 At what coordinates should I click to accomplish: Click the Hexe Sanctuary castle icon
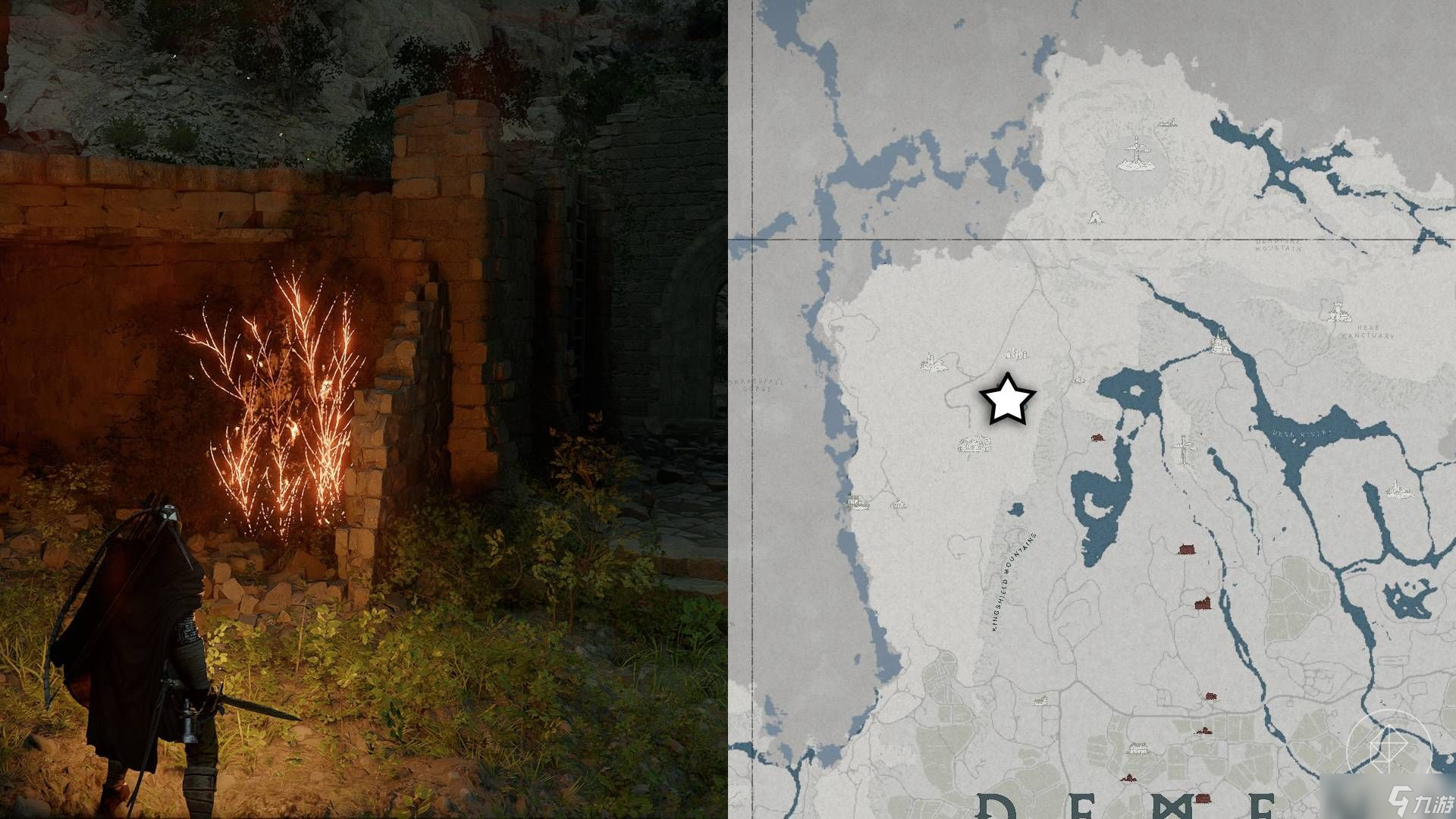pyautogui.click(x=1338, y=310)
